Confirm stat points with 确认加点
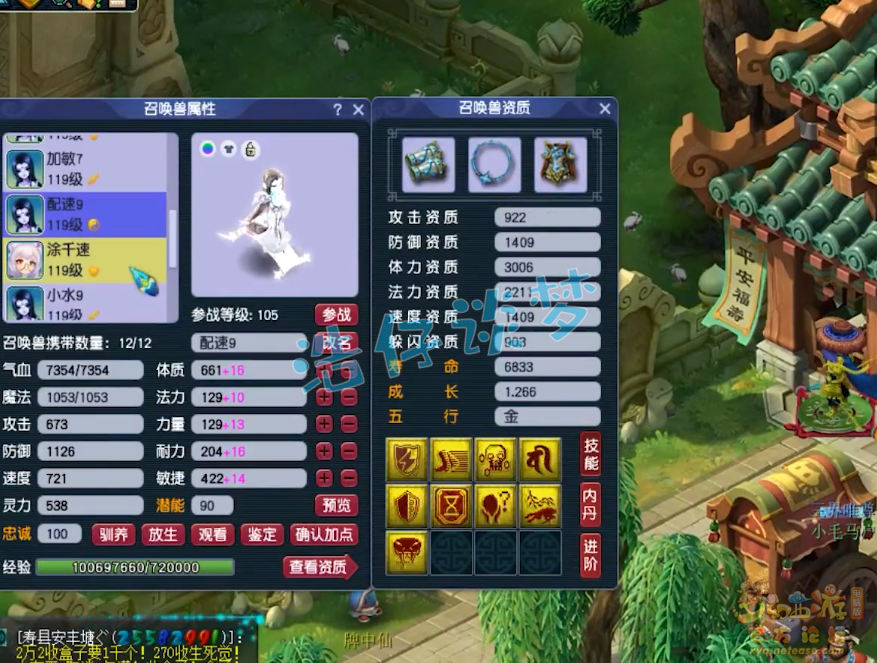The width and height of the screenshot is (877, 663). tap(324, 535)
